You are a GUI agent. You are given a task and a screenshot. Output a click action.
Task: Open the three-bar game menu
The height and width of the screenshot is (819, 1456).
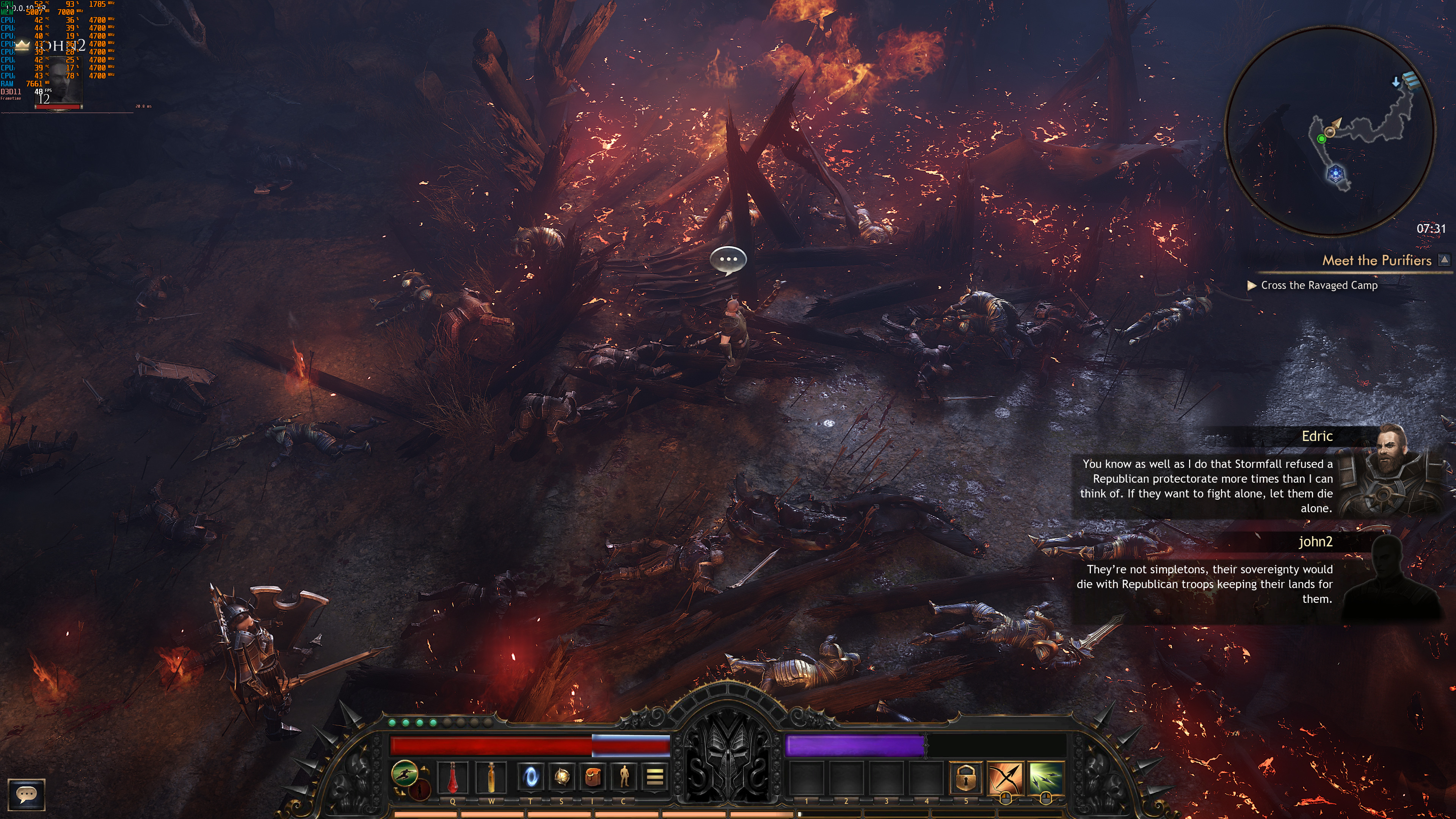click(x=654, y=777)
